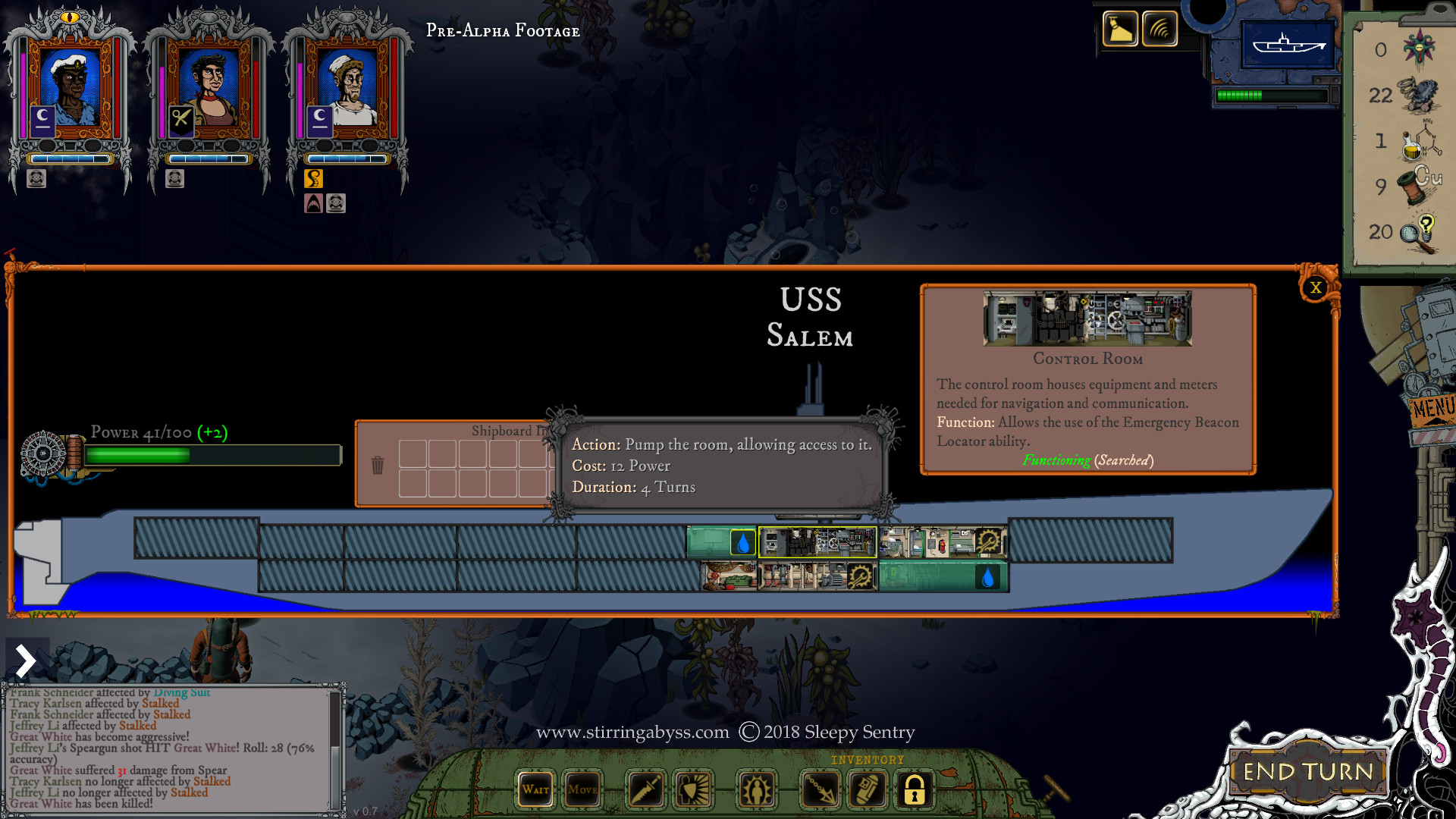Select the Wait action
The image size is (1456, 819).
click(x=535, y=789)
